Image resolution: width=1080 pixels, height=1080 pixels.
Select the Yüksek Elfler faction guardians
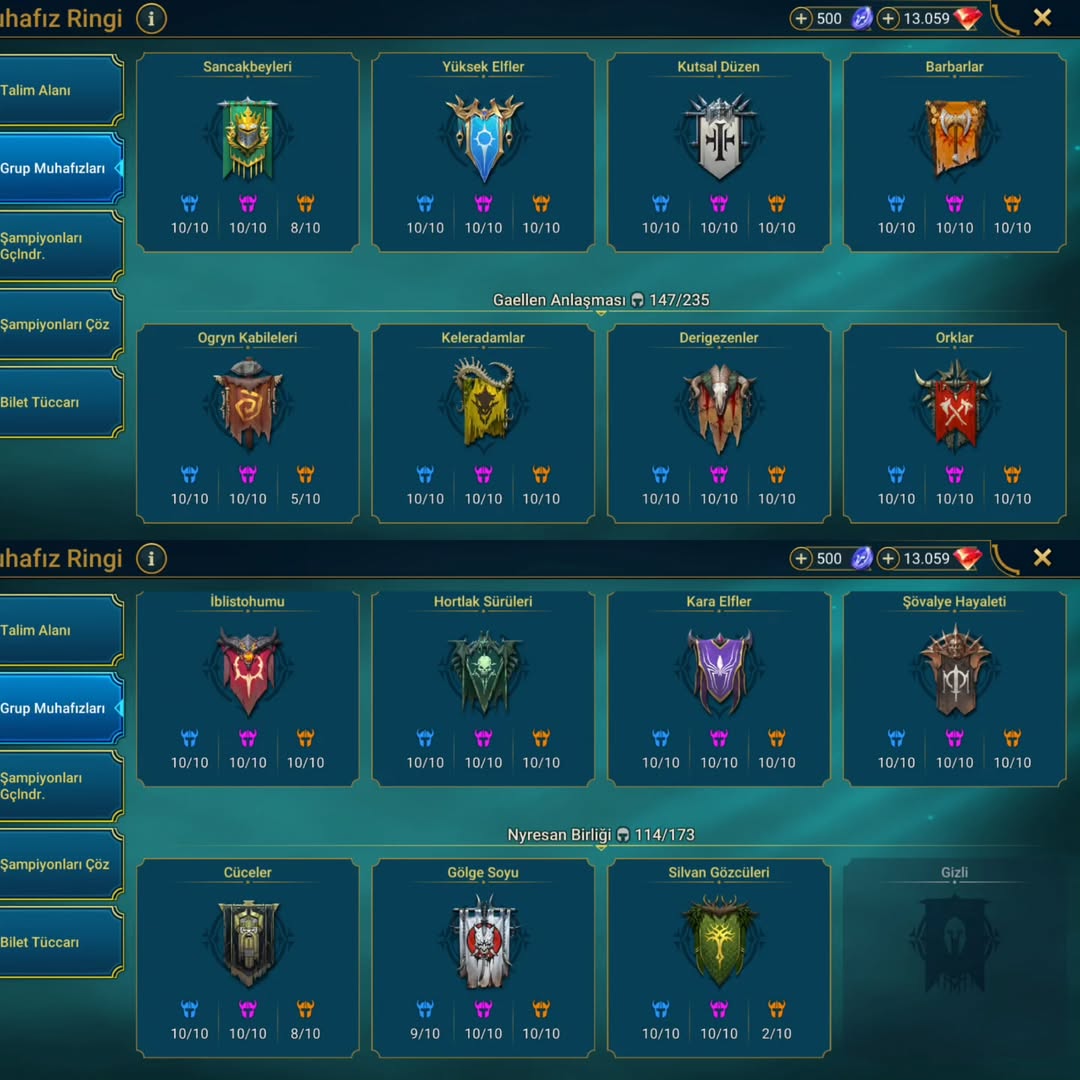click(483, 140)
